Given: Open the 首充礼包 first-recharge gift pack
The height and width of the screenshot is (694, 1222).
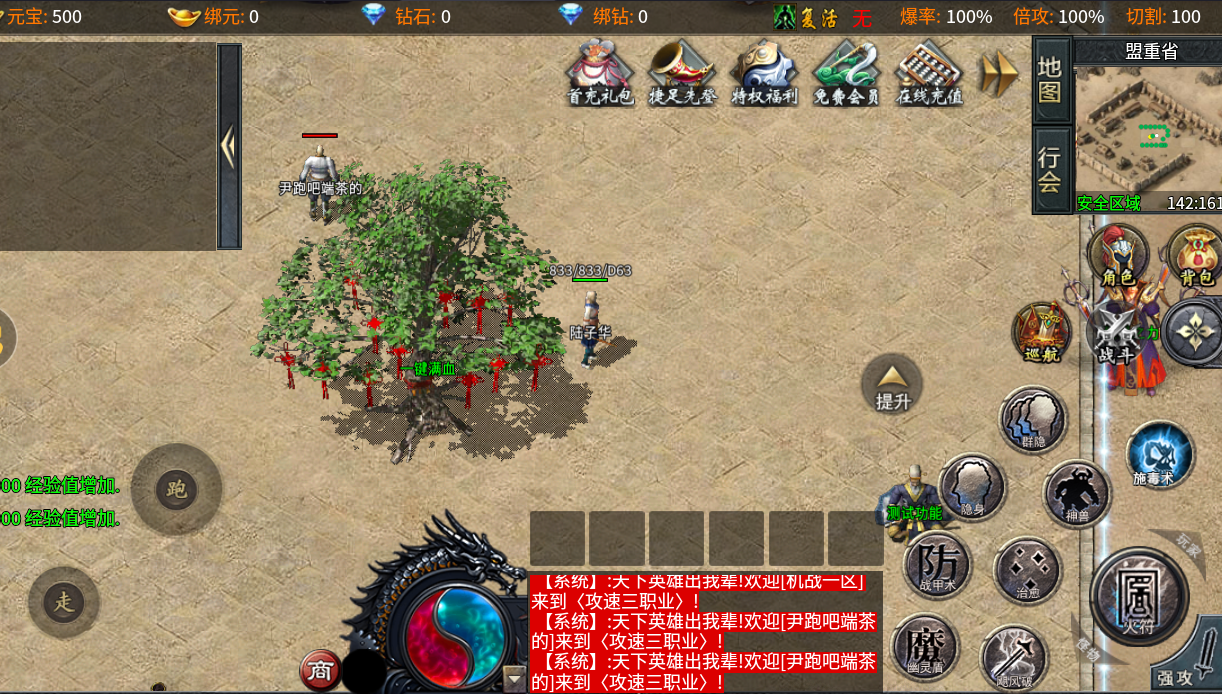Looking at the screenshot, I should (x=600, y=72).
